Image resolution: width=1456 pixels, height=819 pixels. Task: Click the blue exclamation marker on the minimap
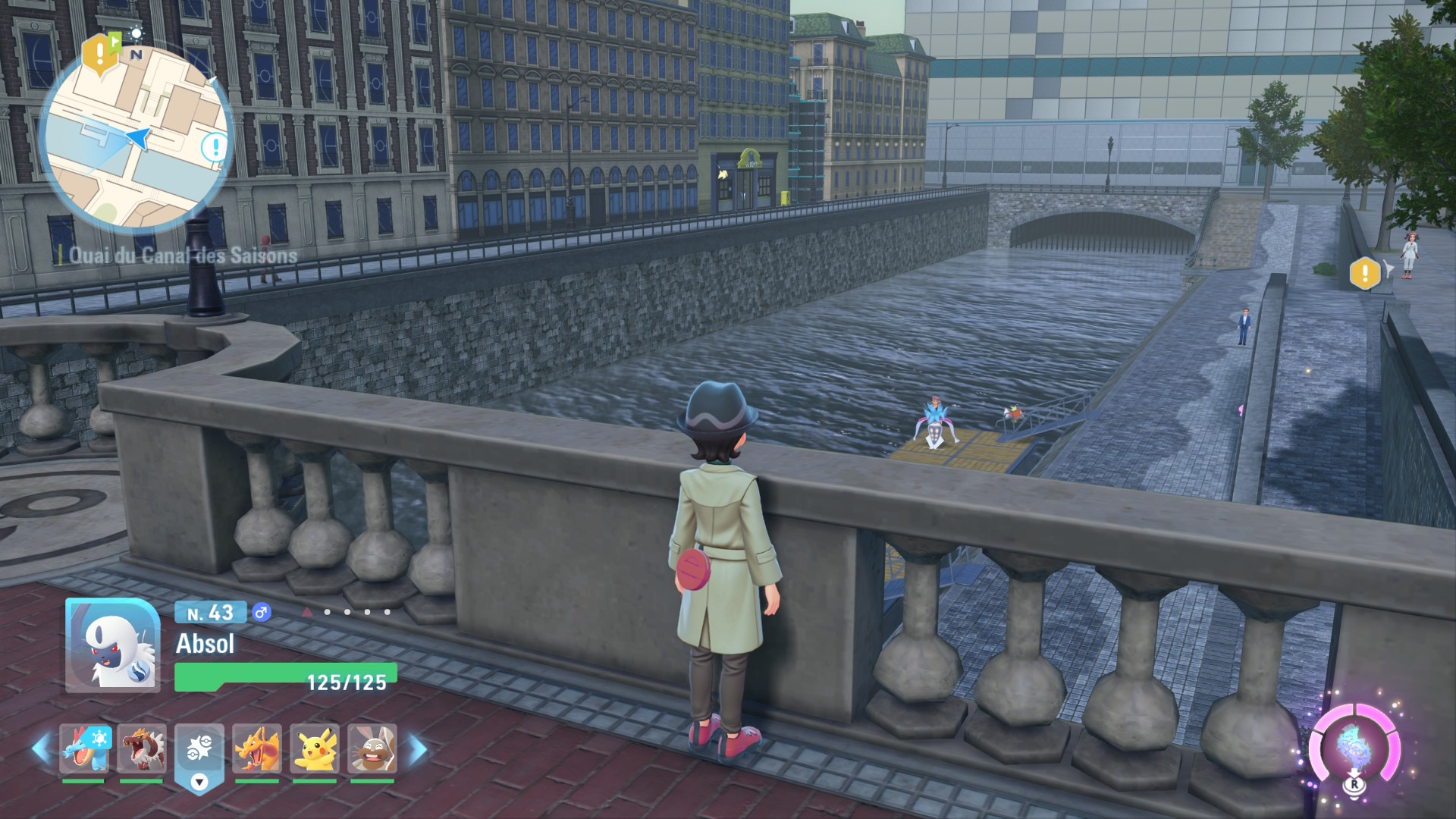coord(215,146)
